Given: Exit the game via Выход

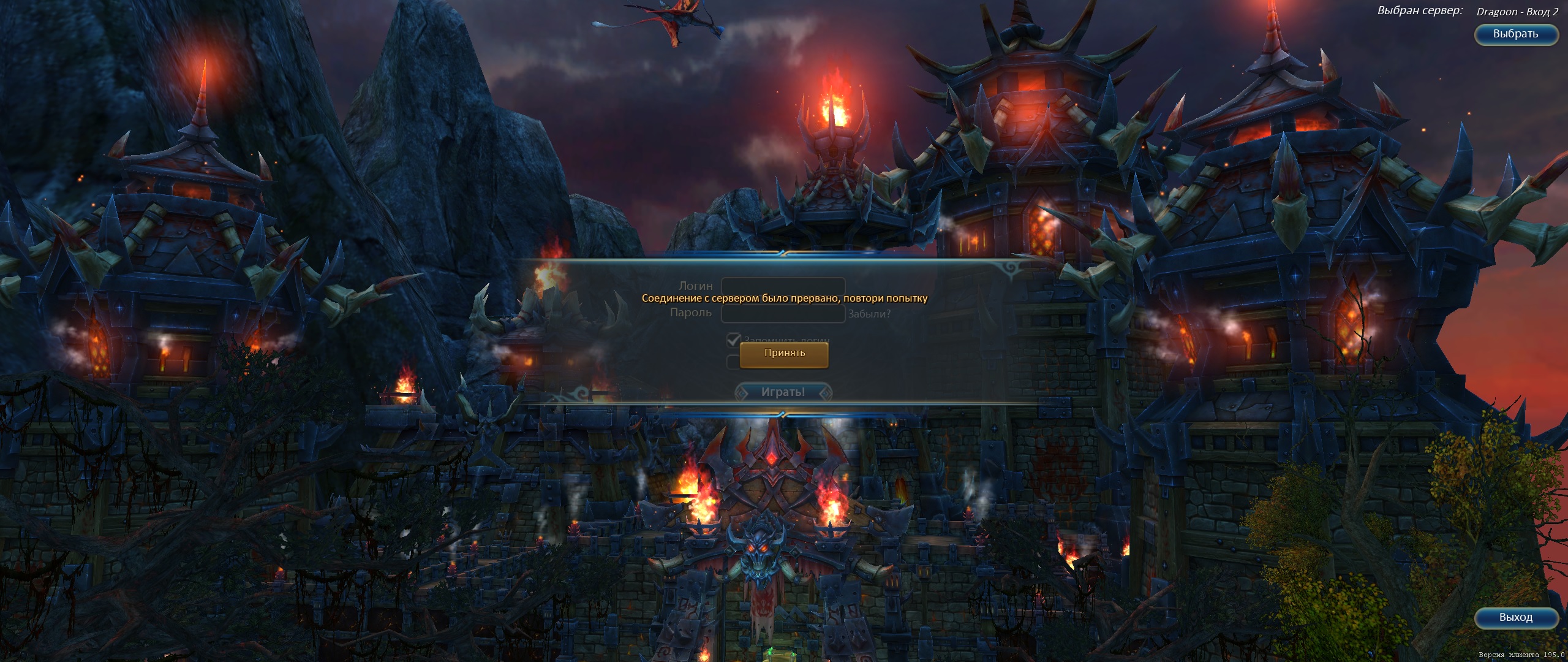Looking at the screenshot, I should click(x=1515, y=618).
